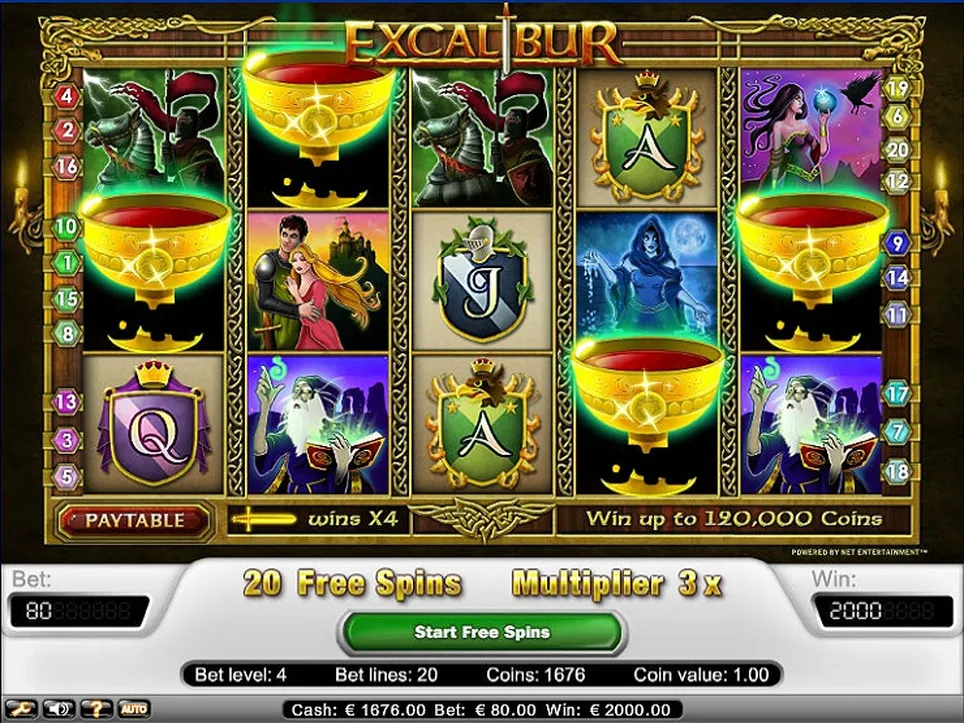Select the red bet line 4 marker
The width and height of the screenshot is (964, 723).
67,97
